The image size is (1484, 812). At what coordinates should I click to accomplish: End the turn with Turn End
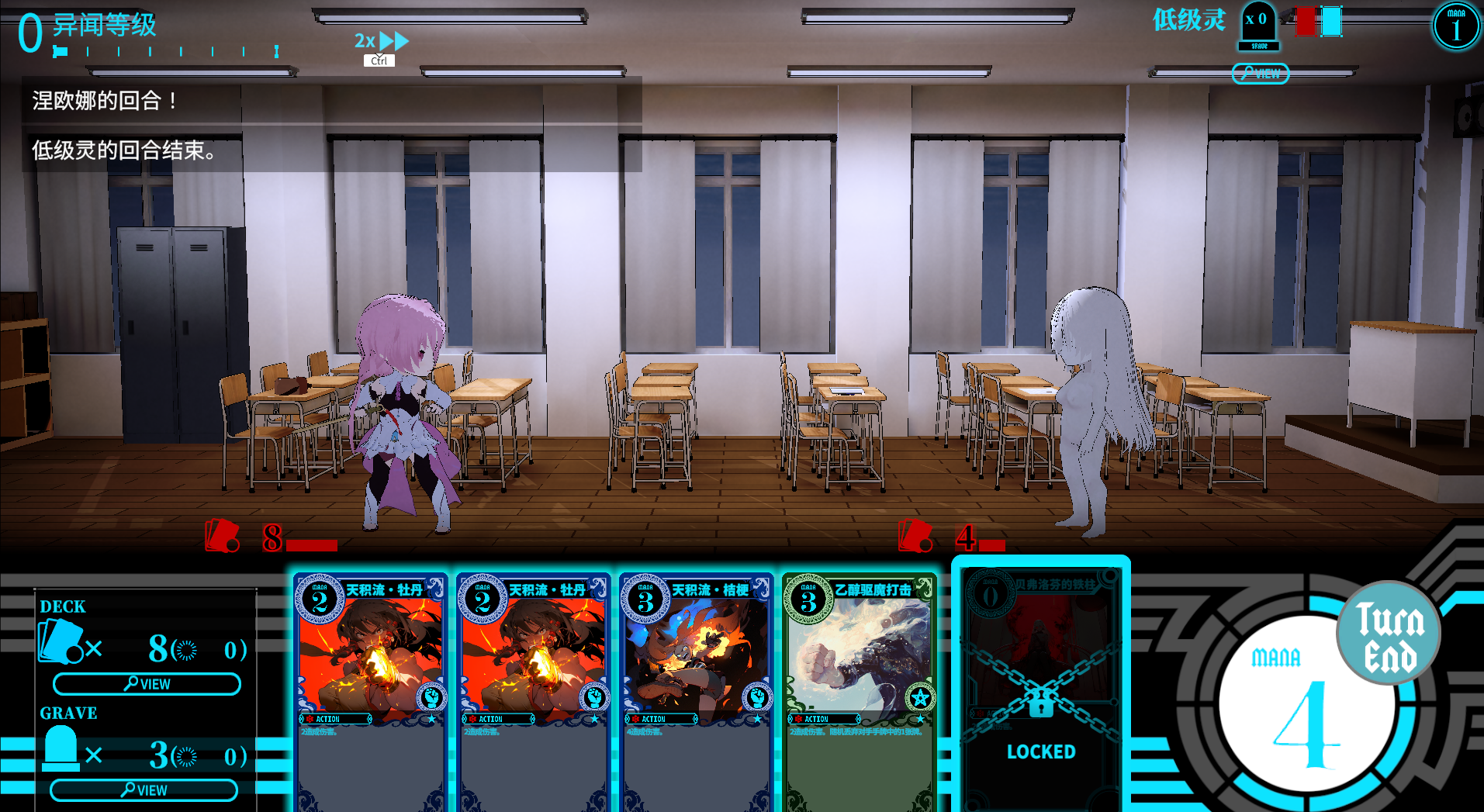(1389, 634)
